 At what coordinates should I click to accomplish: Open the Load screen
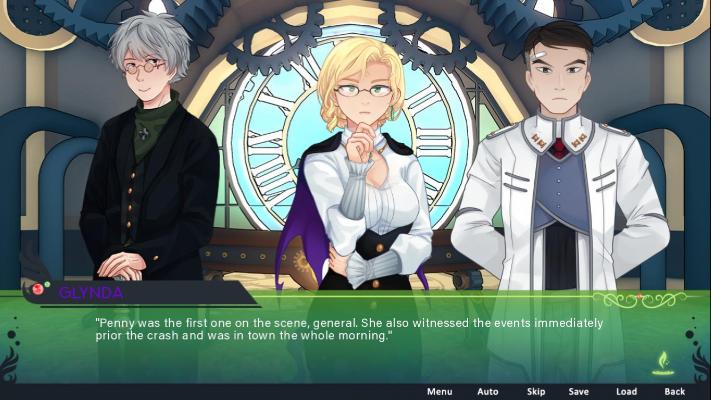pyautogui.click(x=626, y=391)
